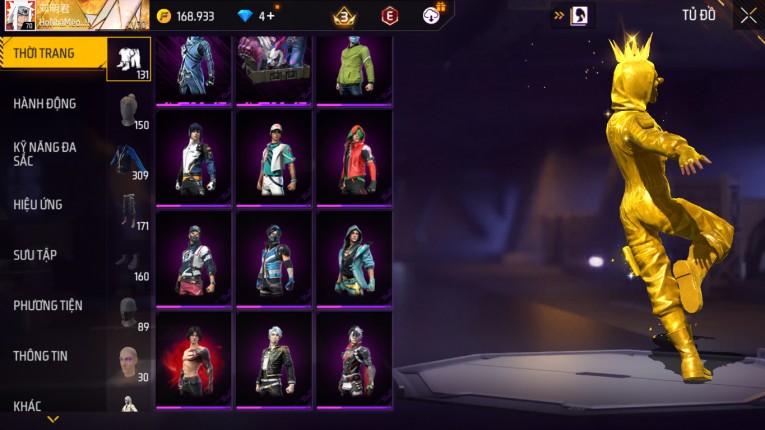
Task: Go to the Hiệu Ứng tab
Action: pos(38,205)
